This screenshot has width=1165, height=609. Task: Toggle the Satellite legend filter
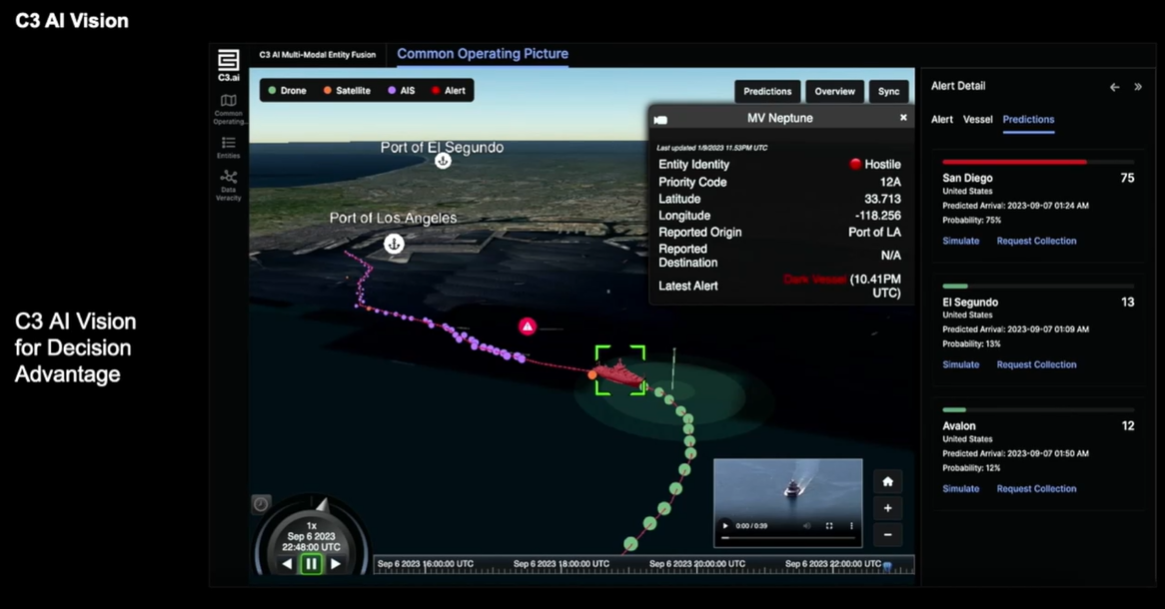click(x=346, y=91)
